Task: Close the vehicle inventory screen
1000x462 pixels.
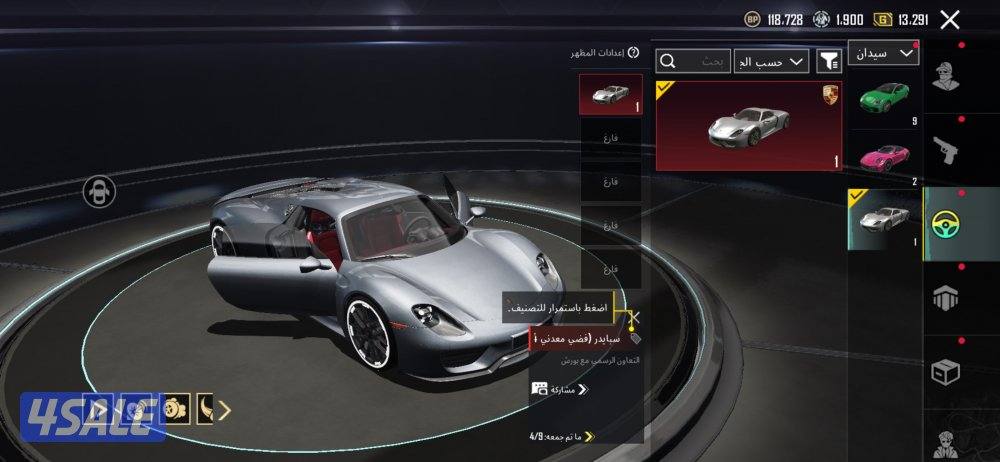Action: (950, 19)
